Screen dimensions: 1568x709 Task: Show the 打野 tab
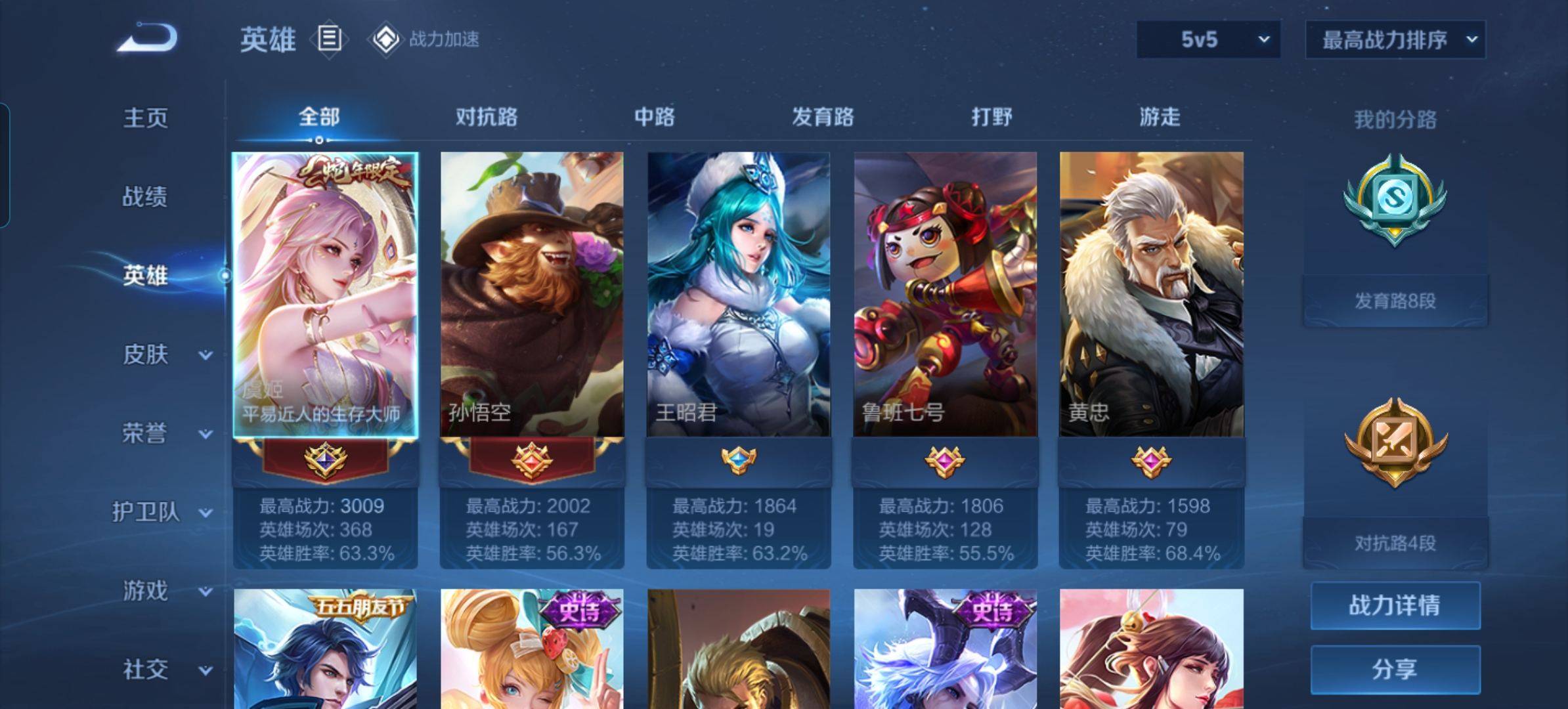point(991,117)
